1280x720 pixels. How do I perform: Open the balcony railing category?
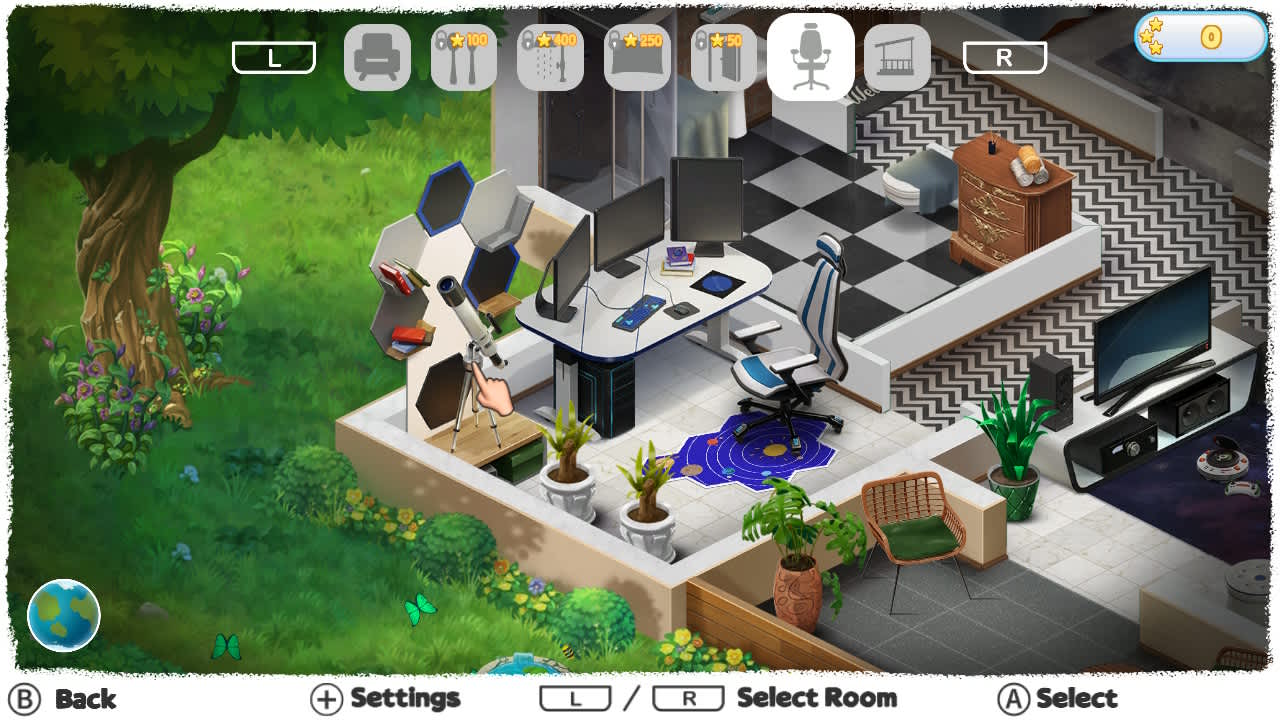pos(898,57)
